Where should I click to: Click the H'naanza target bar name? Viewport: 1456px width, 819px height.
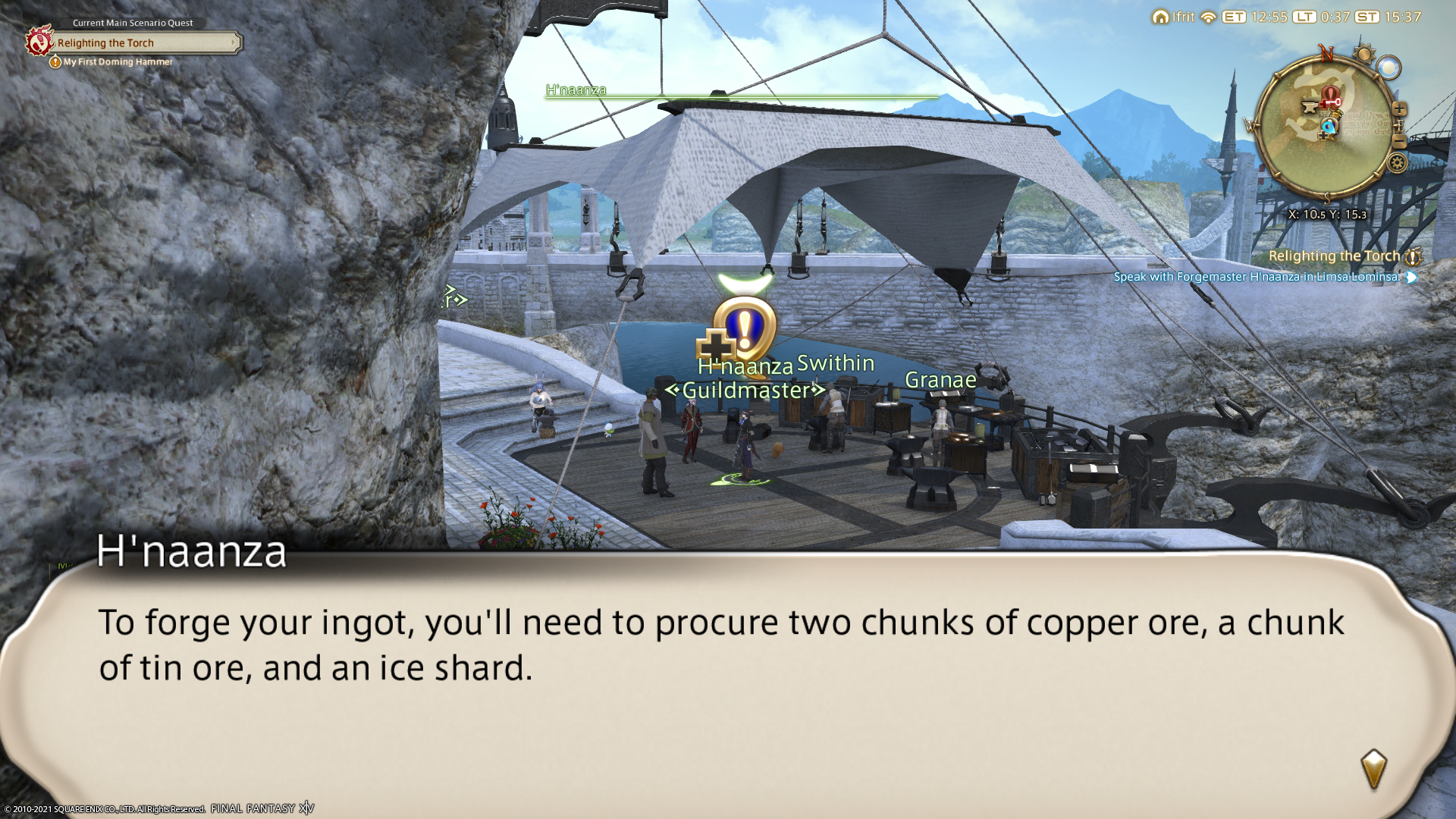tap(576, 90)
